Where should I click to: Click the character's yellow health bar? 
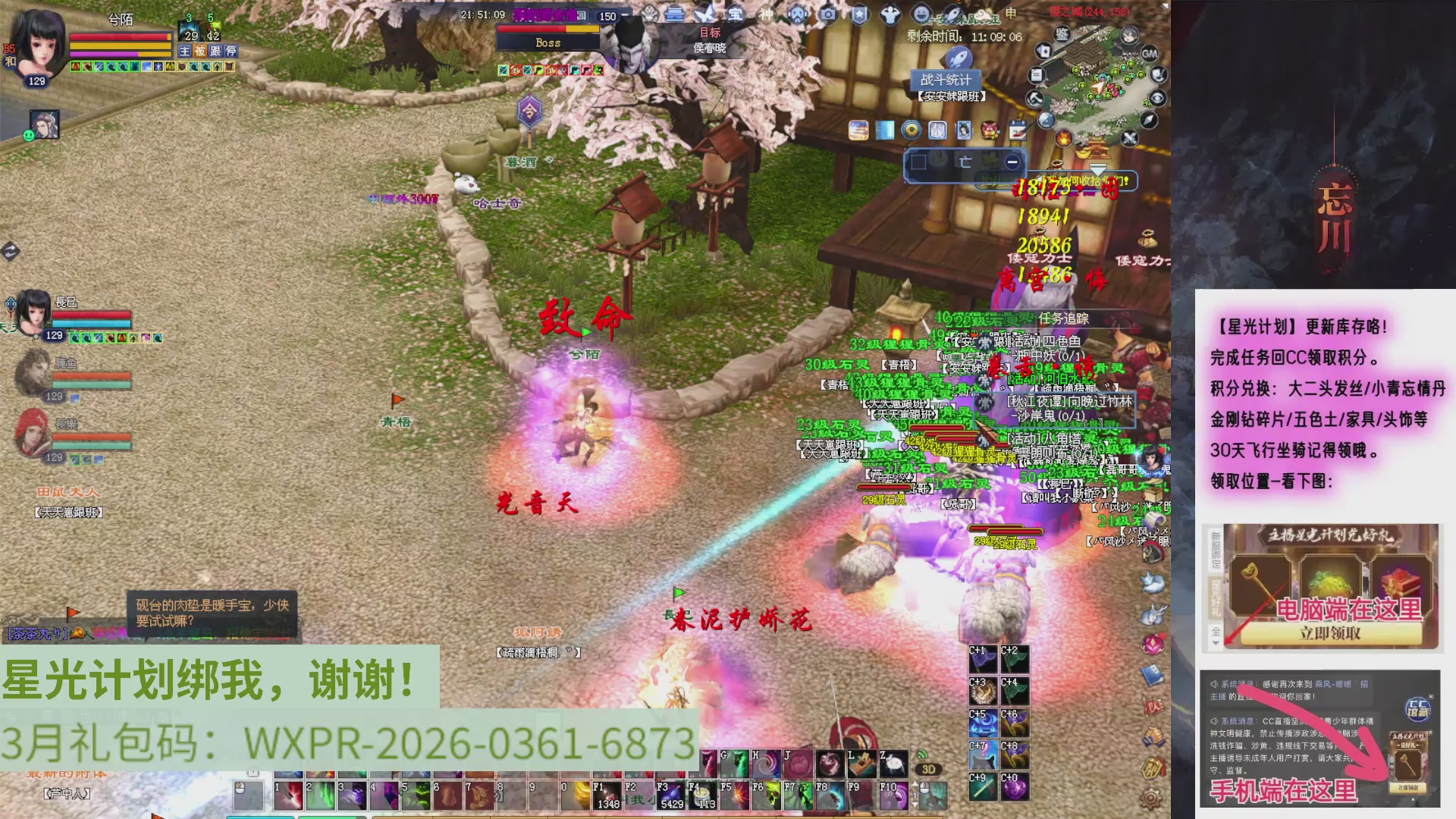tap(121, 46)
